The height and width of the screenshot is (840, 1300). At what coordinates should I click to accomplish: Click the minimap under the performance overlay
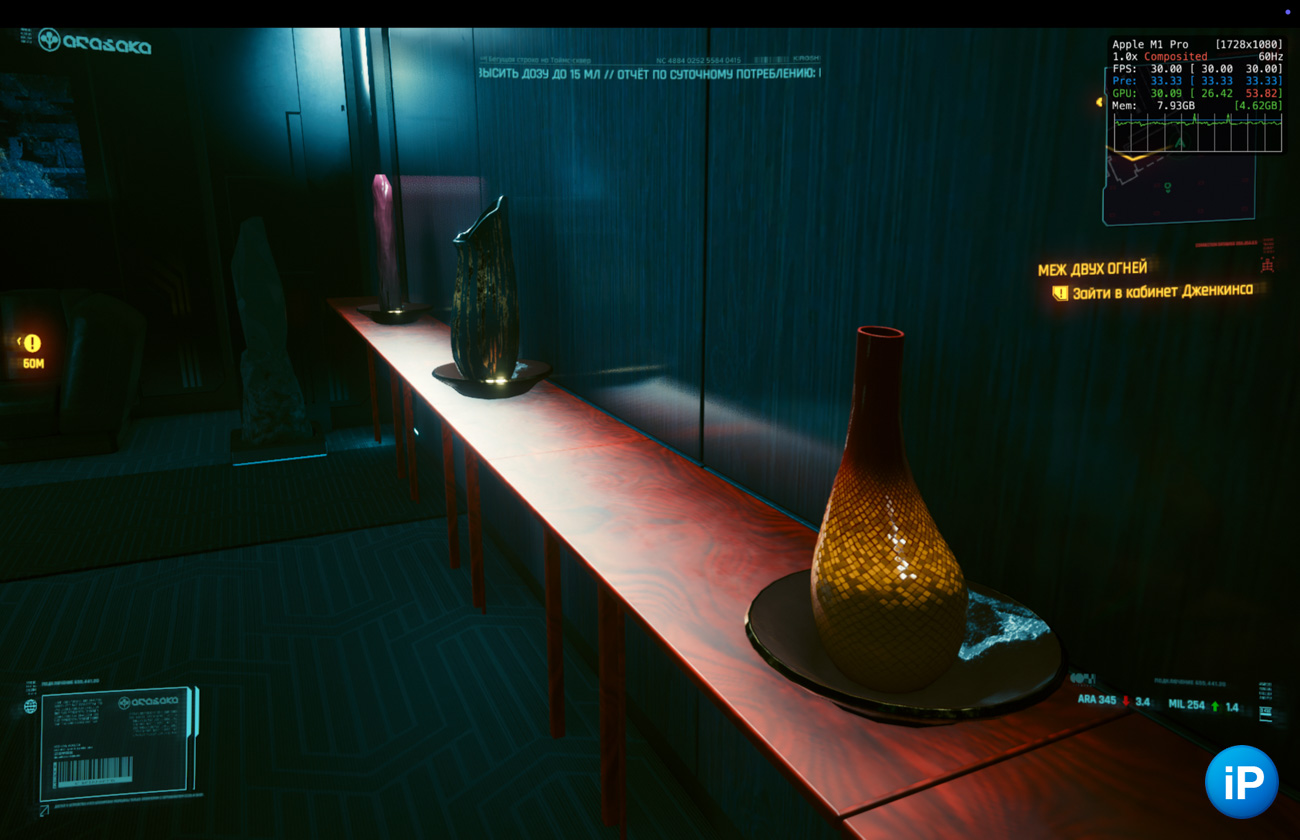1178,187
